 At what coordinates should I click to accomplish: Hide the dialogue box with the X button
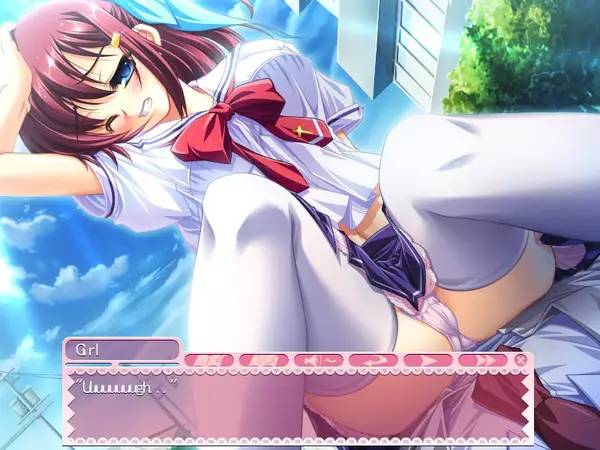pyautogui.click(x=520, y=359)
